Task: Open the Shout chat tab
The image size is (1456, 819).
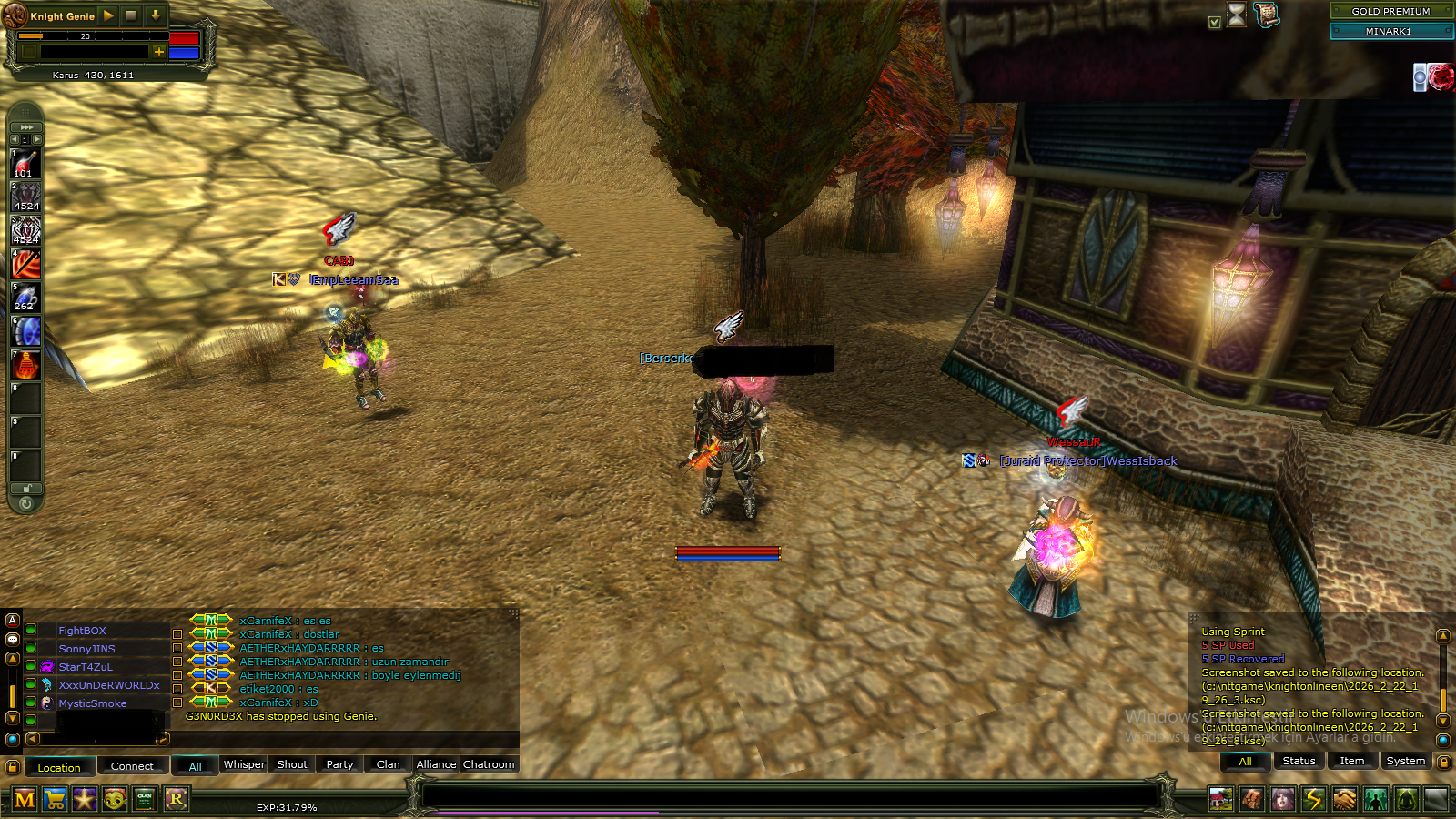Action: pos(292,764)
